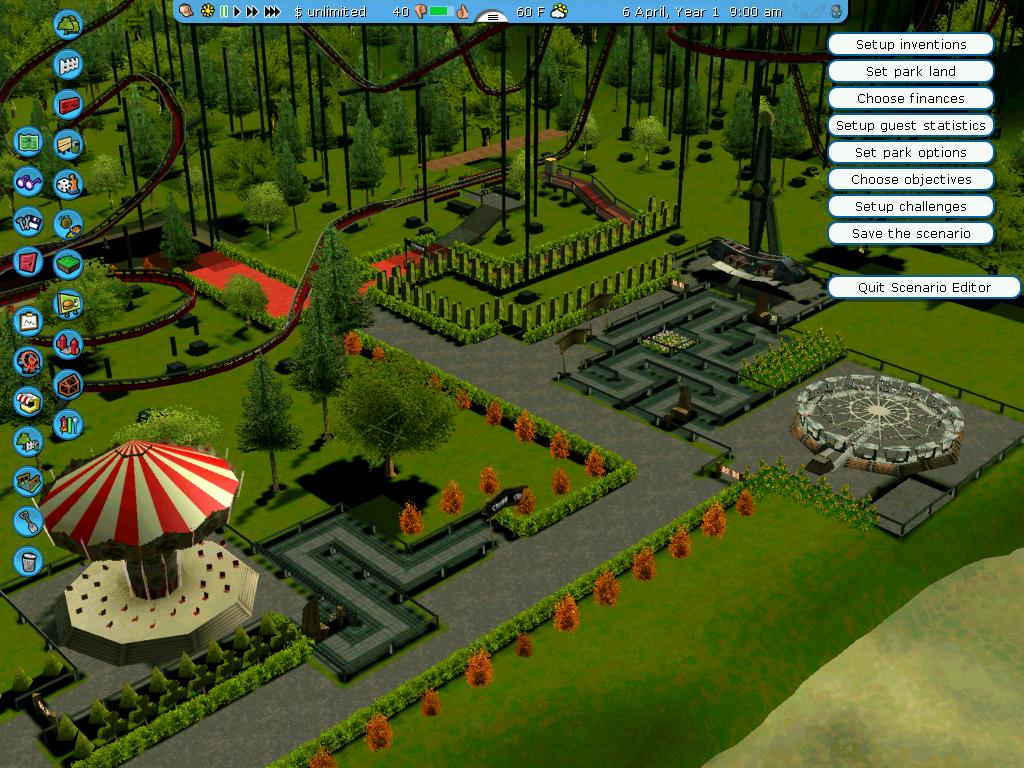Image resolution: width=1024 pixels, height=768 pixels.
Task: Open the trees scenery tool icon
Action: [68, 24]
